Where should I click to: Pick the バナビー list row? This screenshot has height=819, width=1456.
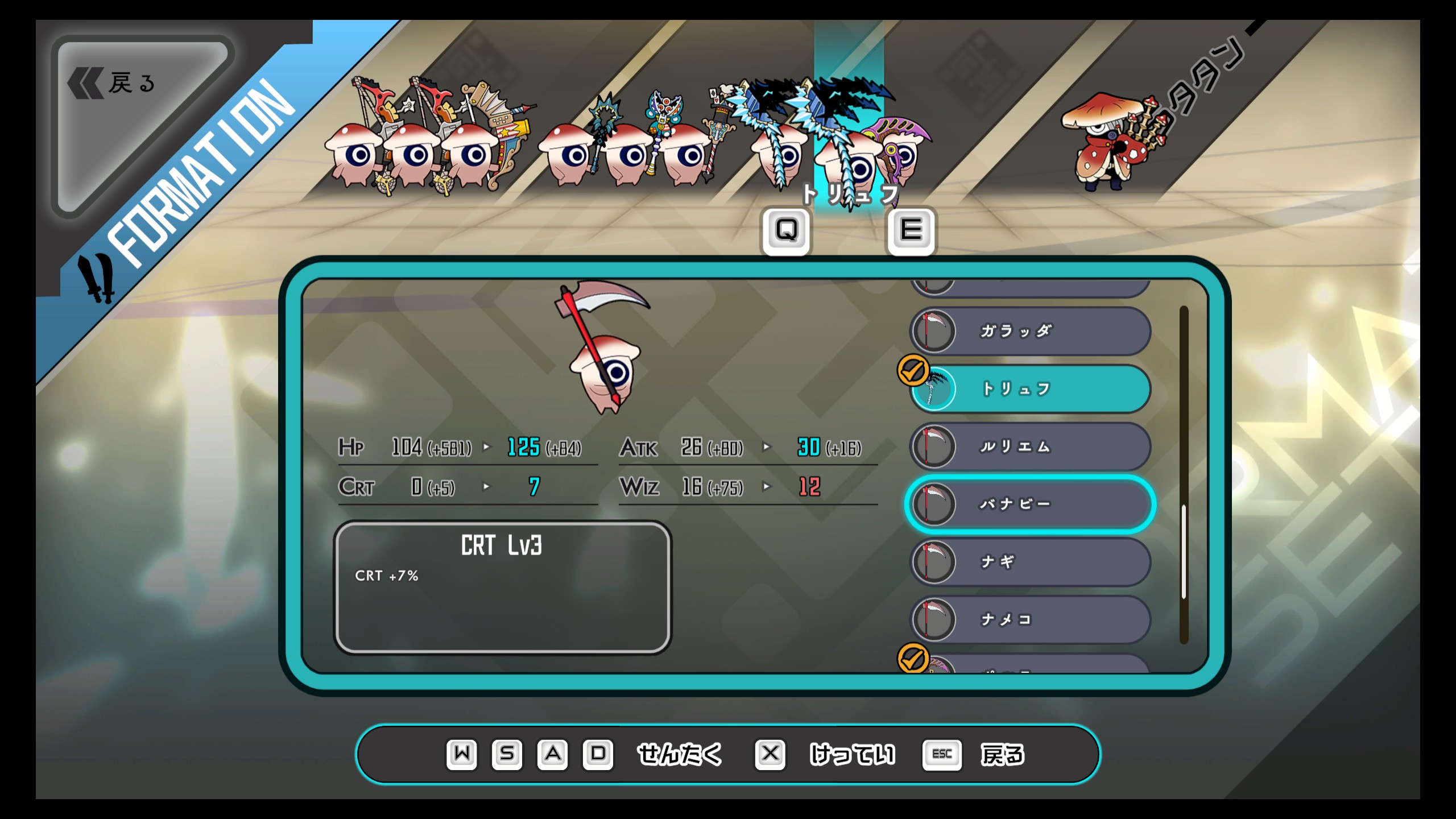point(1031,504)
